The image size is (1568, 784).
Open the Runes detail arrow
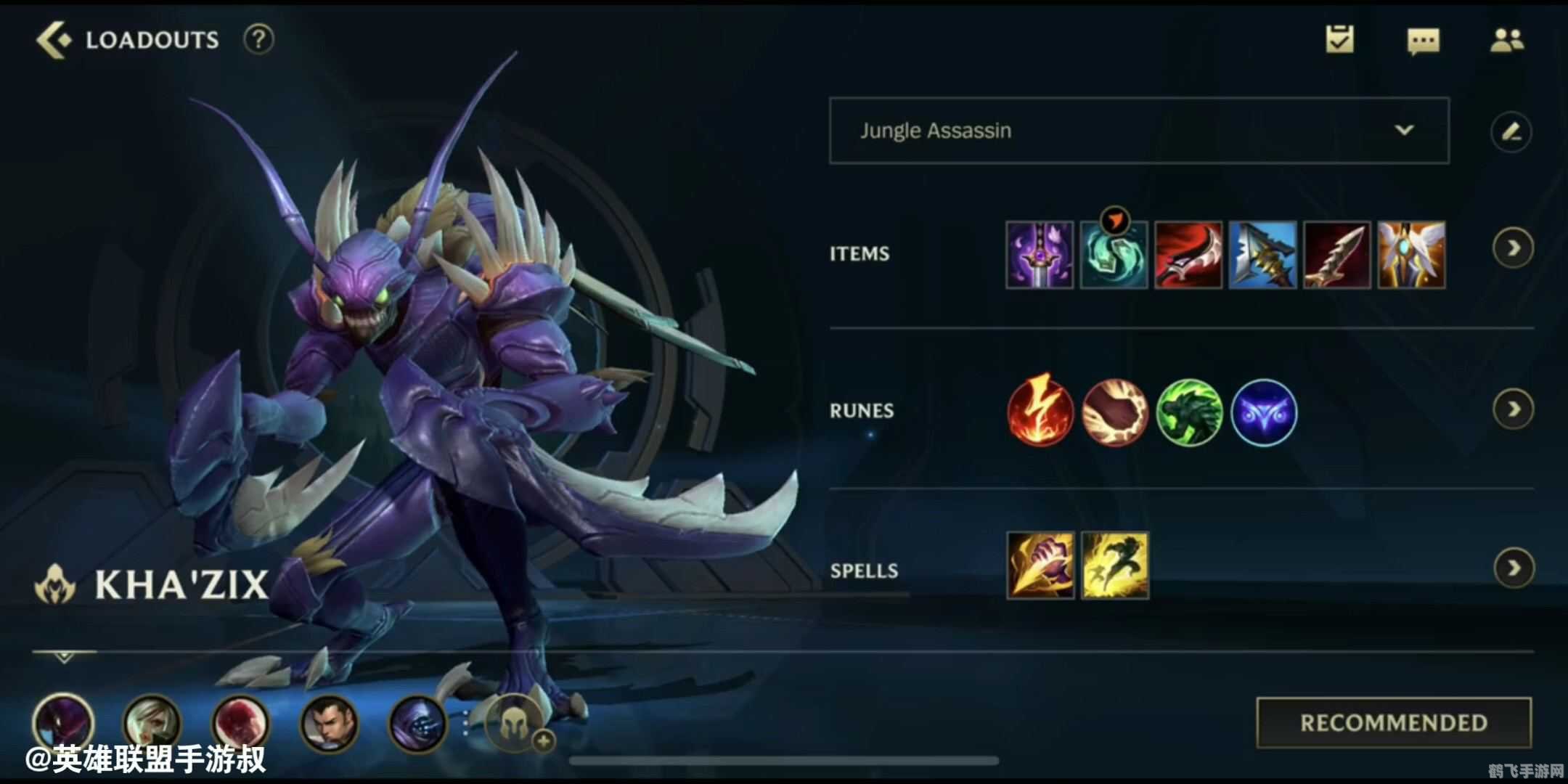(1514, 410)
